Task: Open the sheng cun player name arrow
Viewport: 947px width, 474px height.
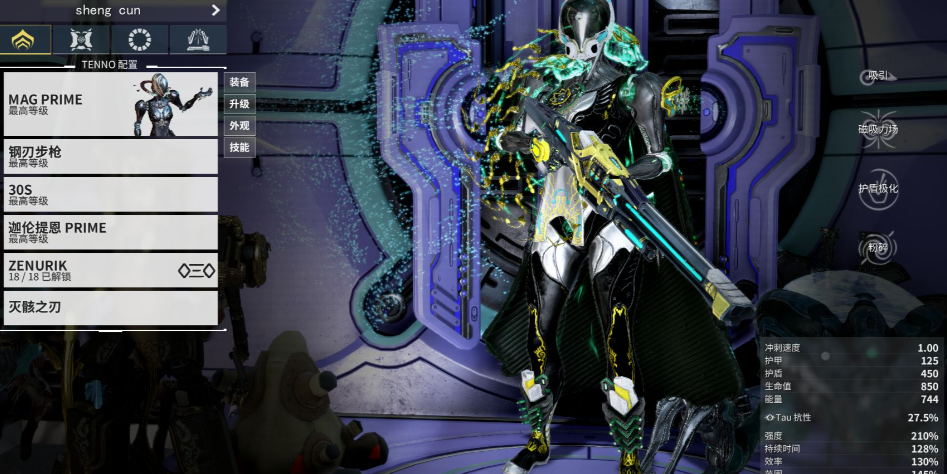Action: pyautogui.click(x=215, y=10)
